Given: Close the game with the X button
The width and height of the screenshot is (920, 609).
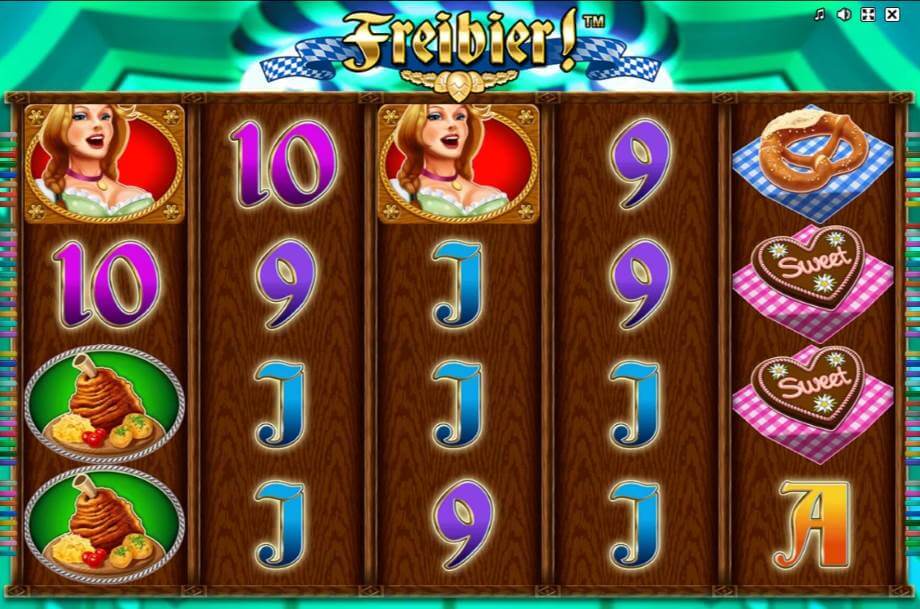Looking at the screenshot, I should (891, 15).
